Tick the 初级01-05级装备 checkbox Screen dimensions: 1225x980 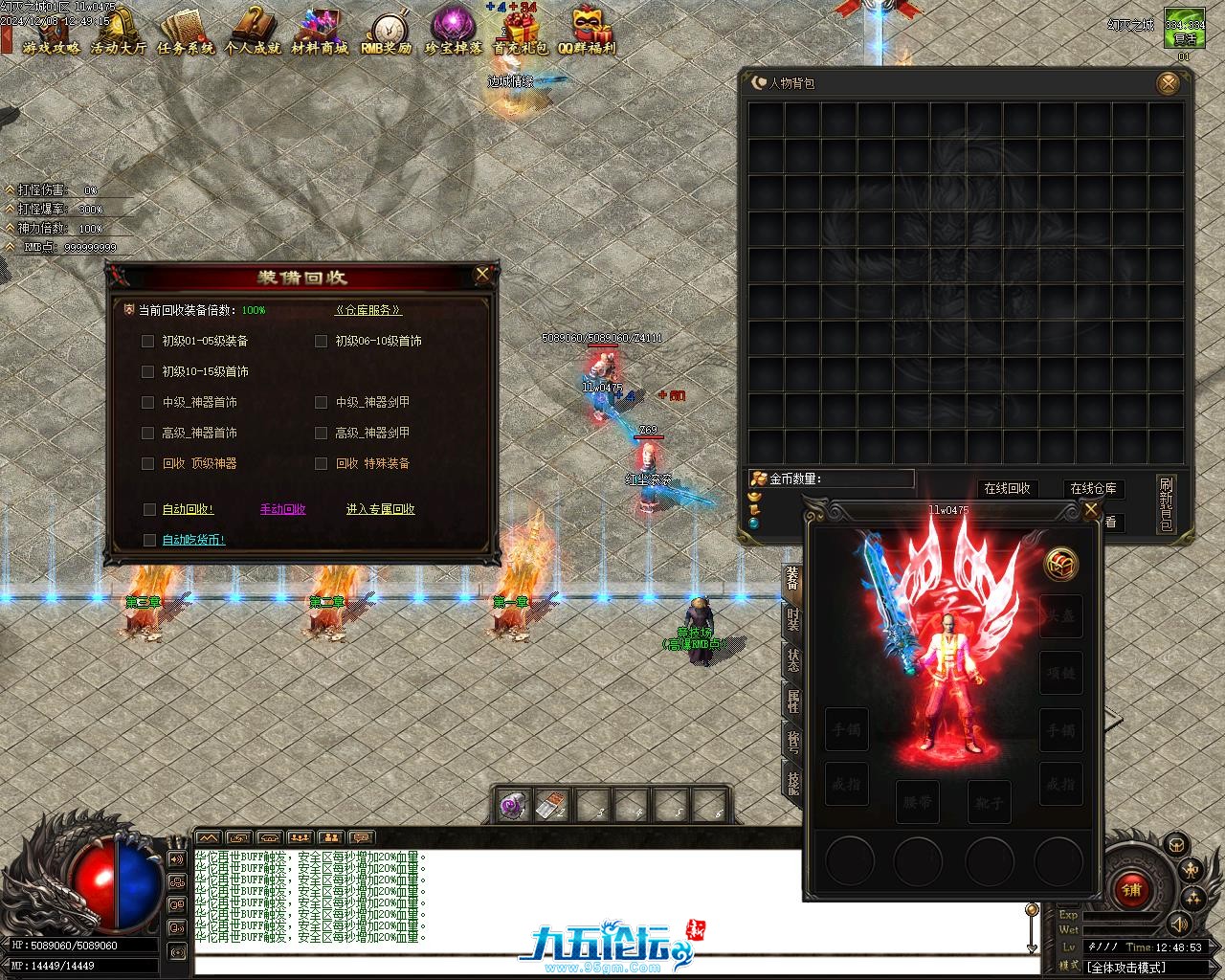coord(148,341)
